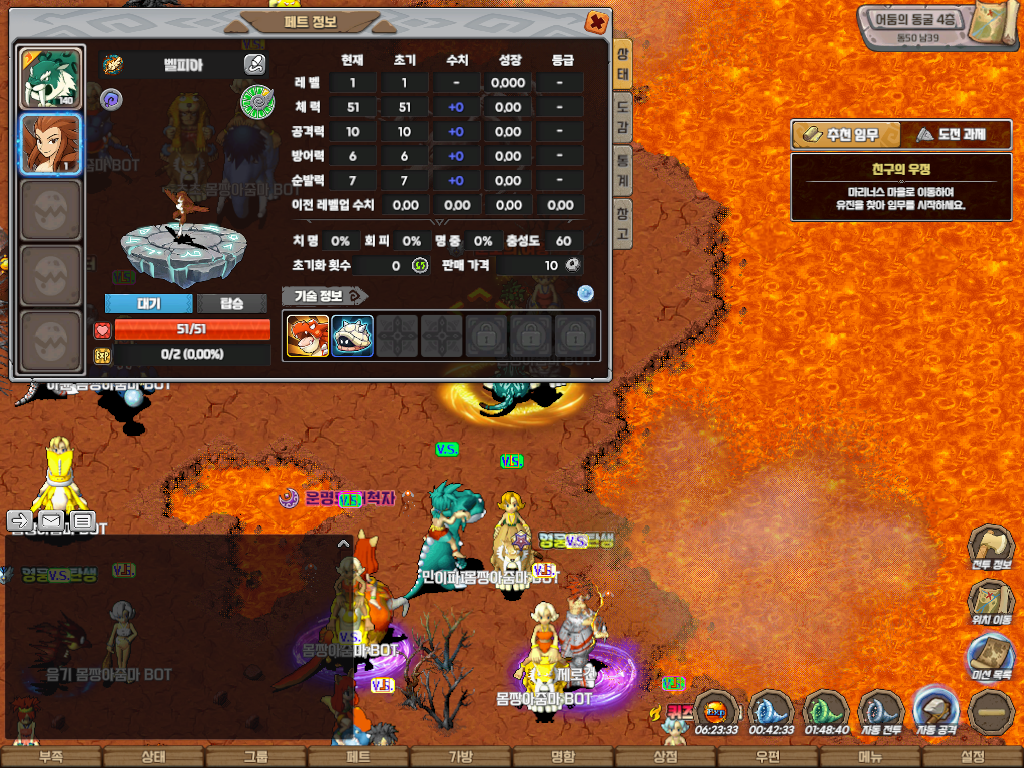This screenshot has width=1024, height=768.
Task: Open the 창고 side tab
Action: click(622, 221)
